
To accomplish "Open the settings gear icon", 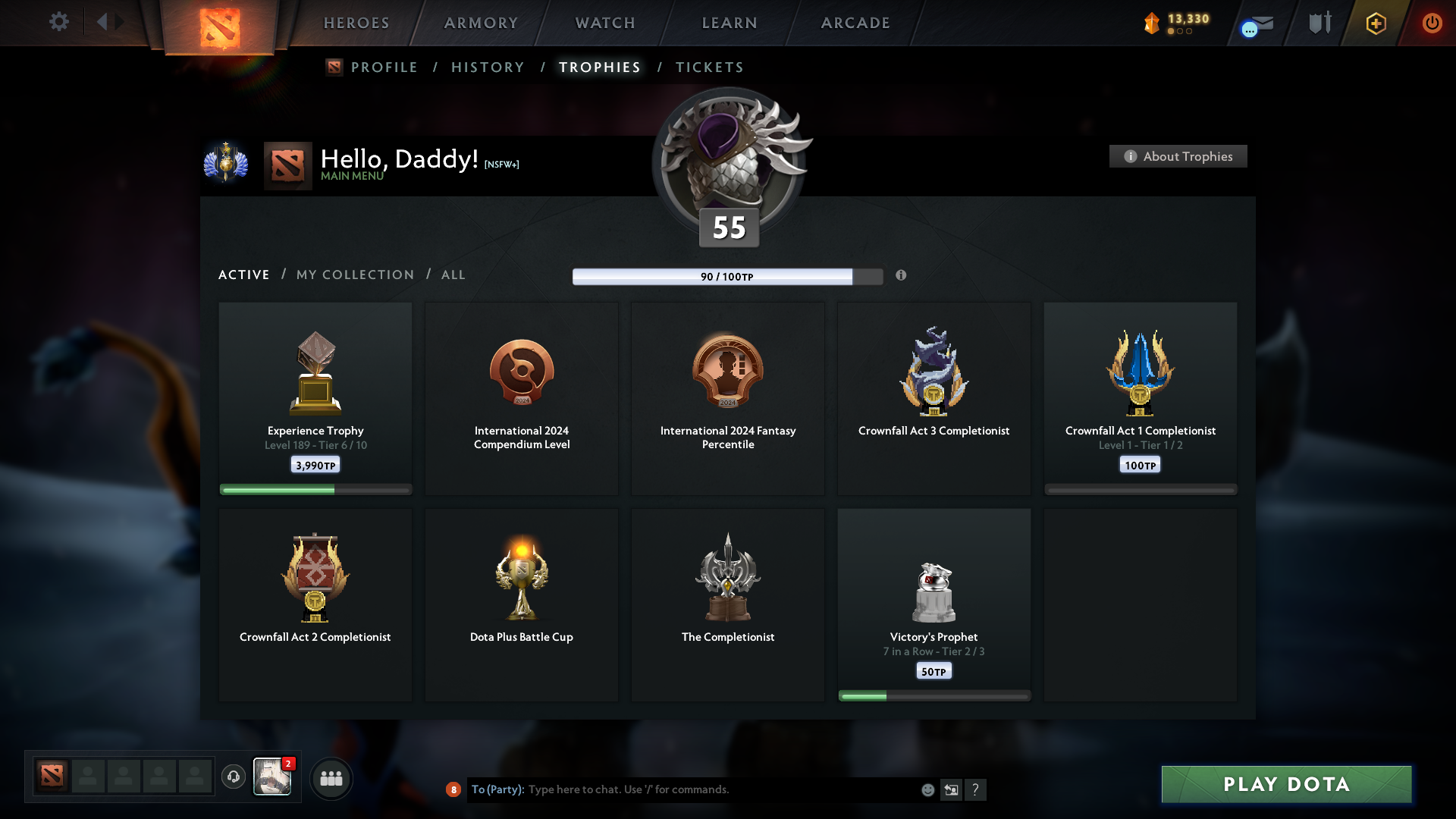I will (59, 22).
